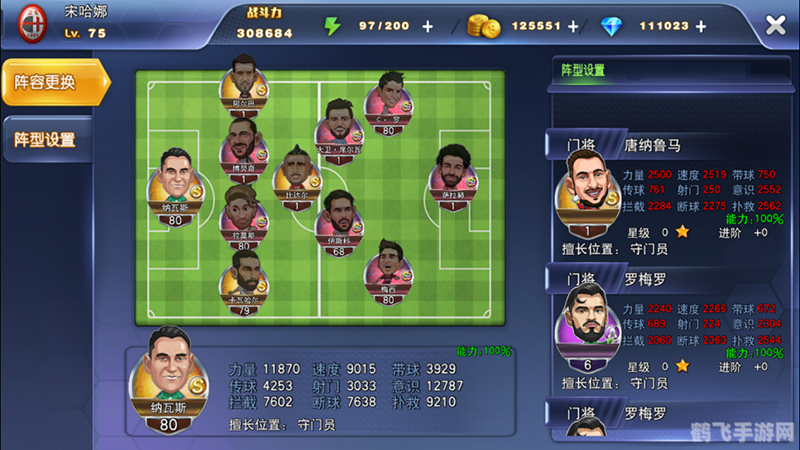
Task: Select 拉莫斯 on the pitch
Action: [243, 213]
